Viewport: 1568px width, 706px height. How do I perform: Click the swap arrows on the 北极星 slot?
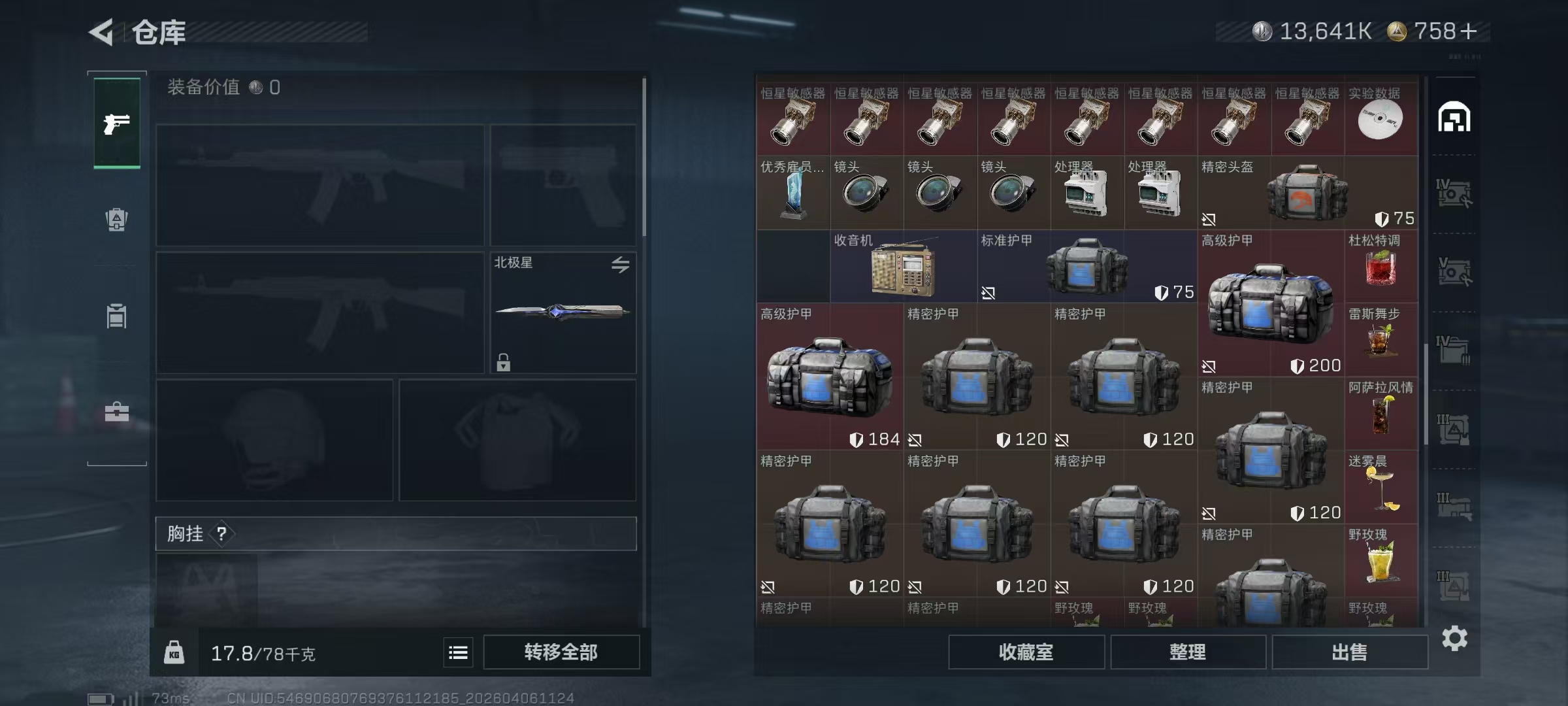(x=621, y=264)
